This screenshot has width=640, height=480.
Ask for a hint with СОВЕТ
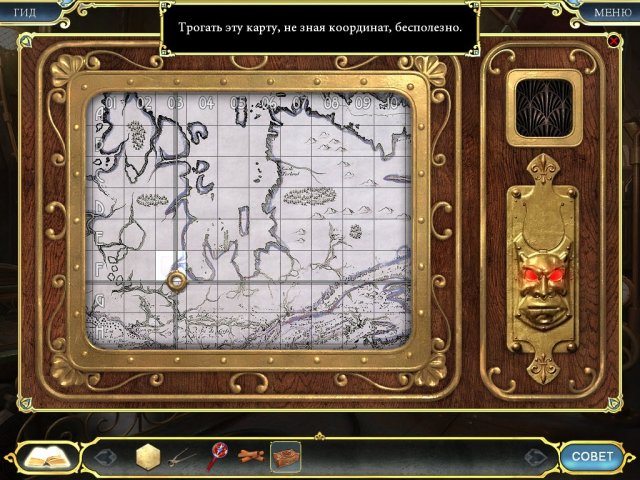pyautogui.click(x=591, y=457)
